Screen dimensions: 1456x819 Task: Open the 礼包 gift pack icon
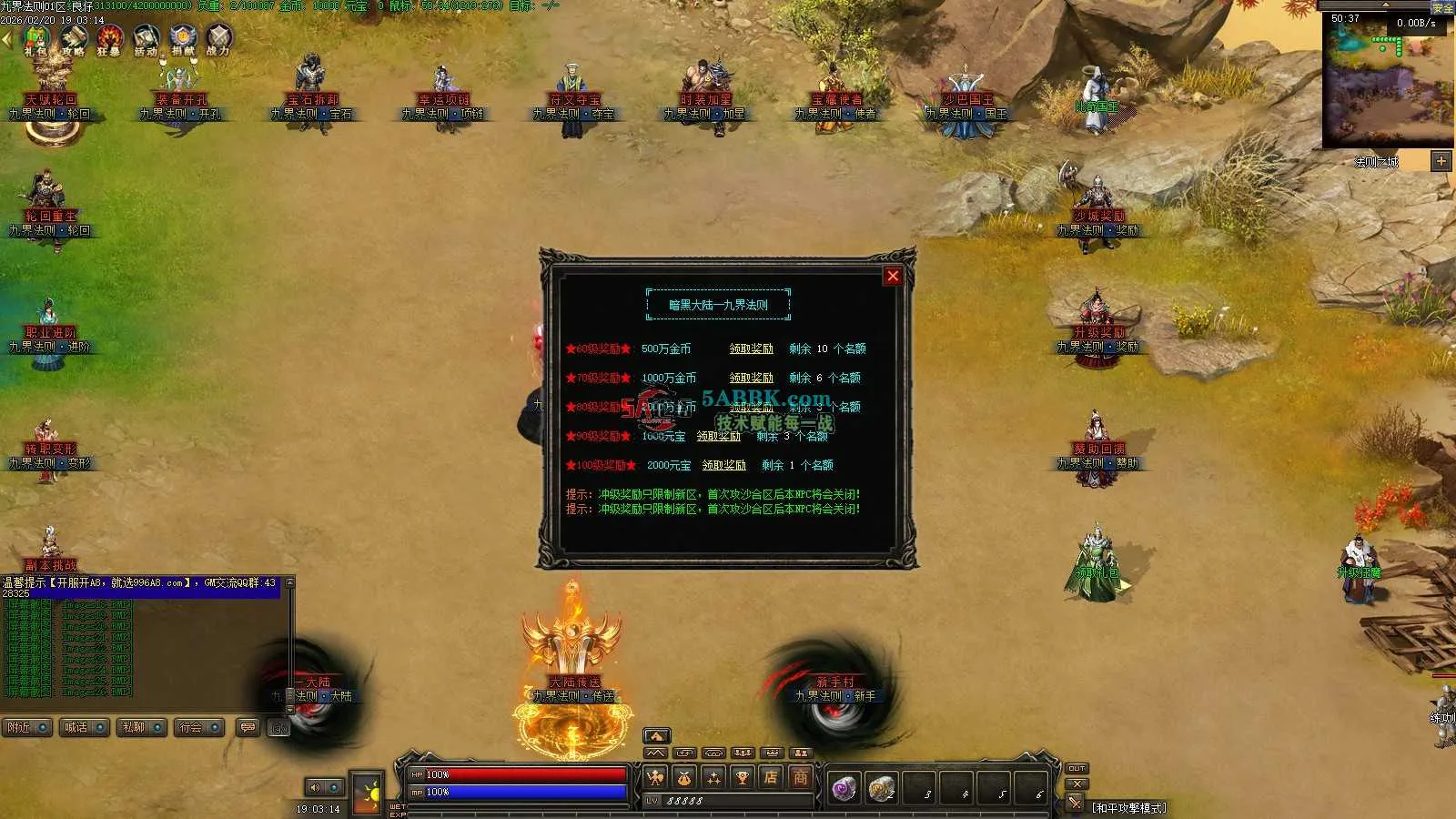click(x=36, y=40)
